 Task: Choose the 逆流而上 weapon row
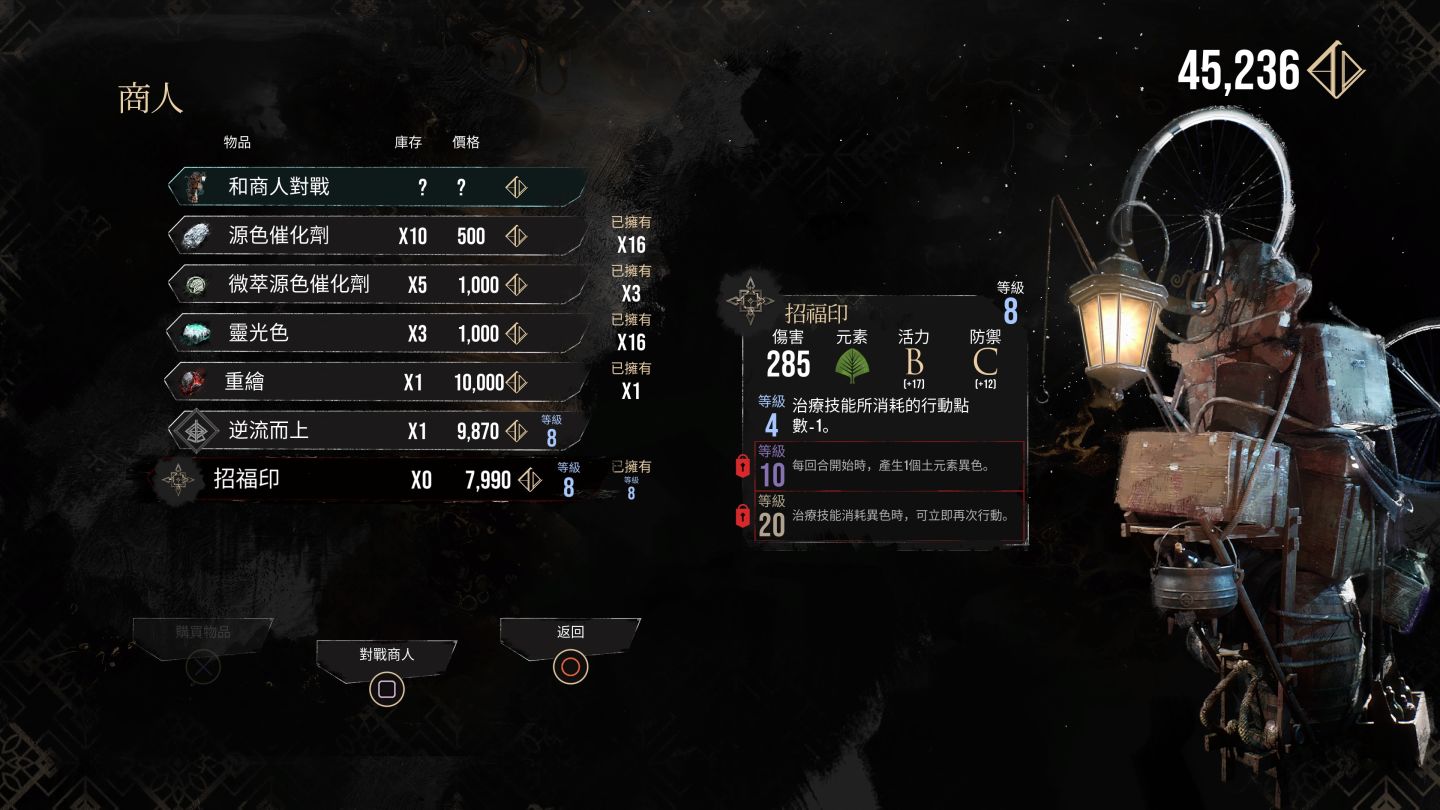[378, 431]
